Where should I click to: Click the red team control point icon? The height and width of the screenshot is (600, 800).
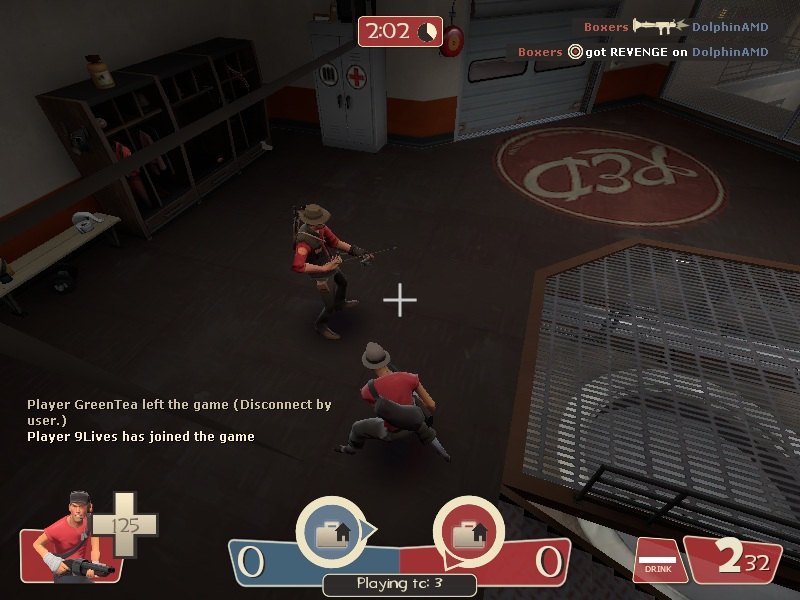click(467, 532)
